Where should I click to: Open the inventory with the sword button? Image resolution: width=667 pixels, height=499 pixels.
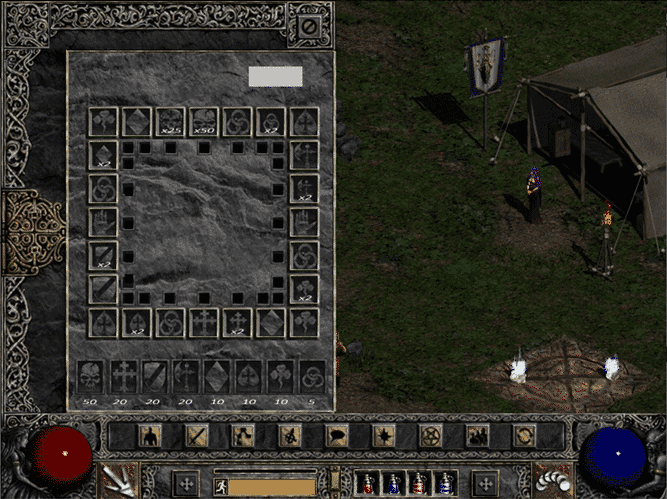click(x=197, y=435)
